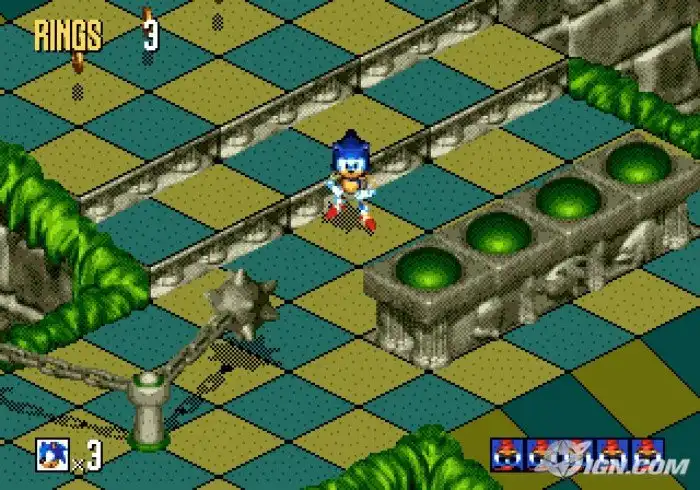Viewport: 700px width, 490px height.
Task: Click the Sonic face lives icon
Action: pos(51,454)
